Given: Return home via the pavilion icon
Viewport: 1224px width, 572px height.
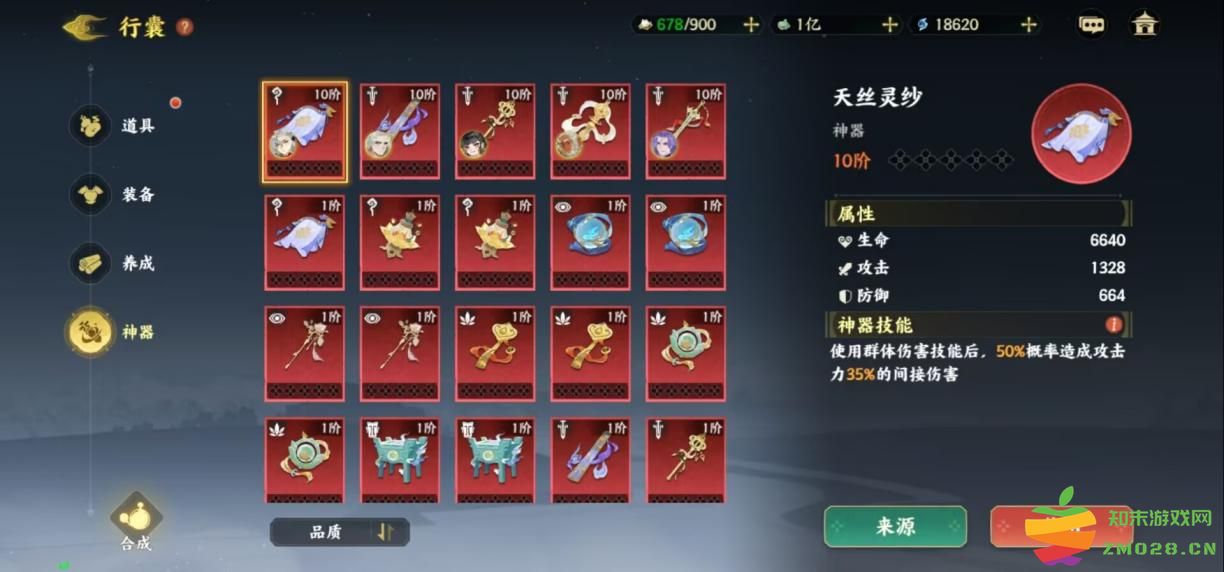Looking at the screenshot, I should (1144, 25).
